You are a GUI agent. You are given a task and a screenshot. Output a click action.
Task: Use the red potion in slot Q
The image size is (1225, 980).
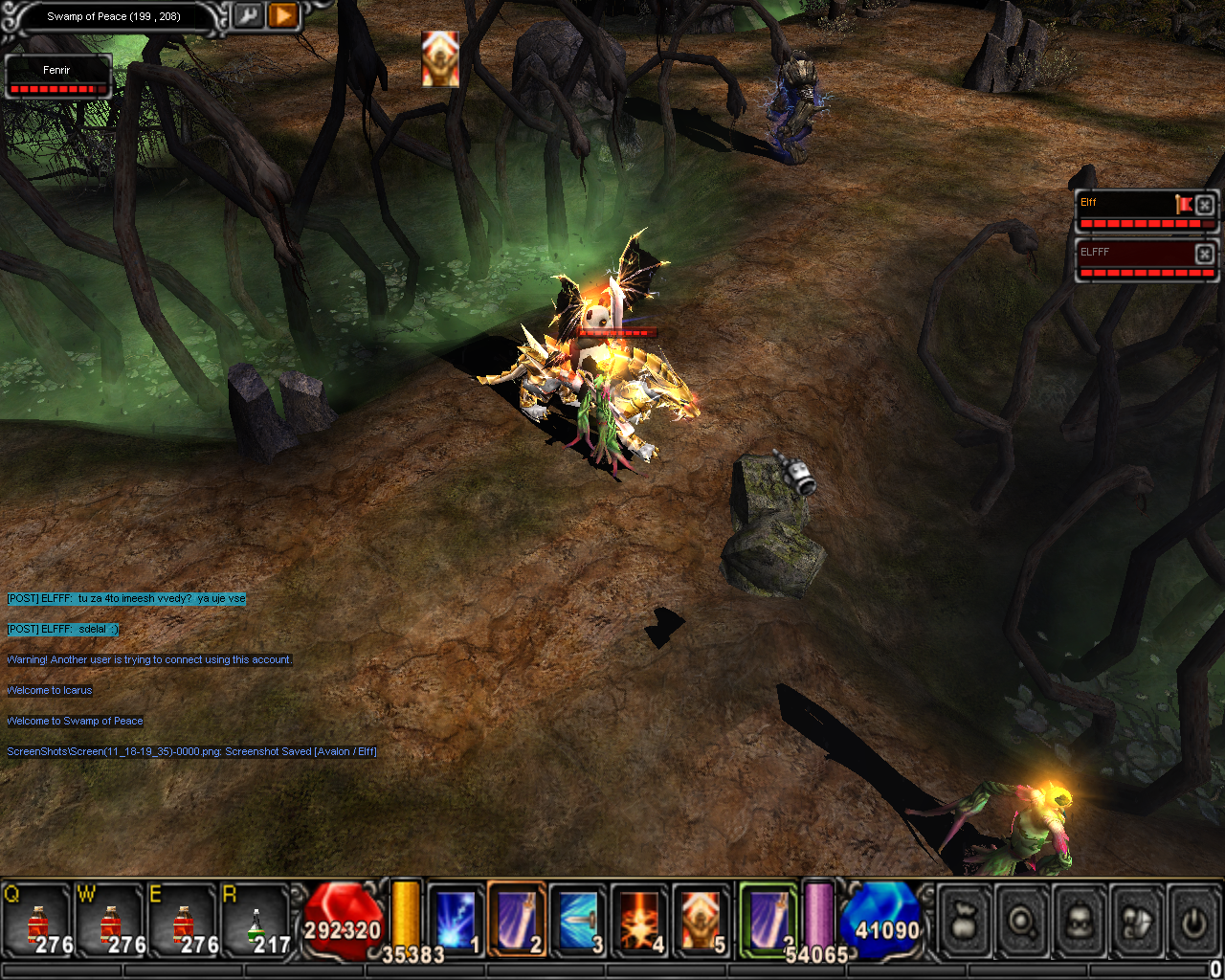click(38, 922)
